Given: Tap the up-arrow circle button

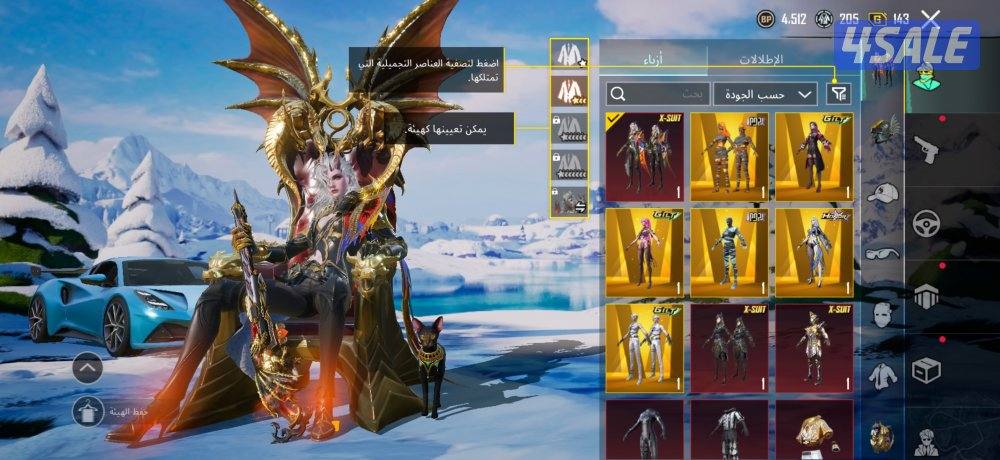Looking at the screenshot, I should (x=88, y=369).
